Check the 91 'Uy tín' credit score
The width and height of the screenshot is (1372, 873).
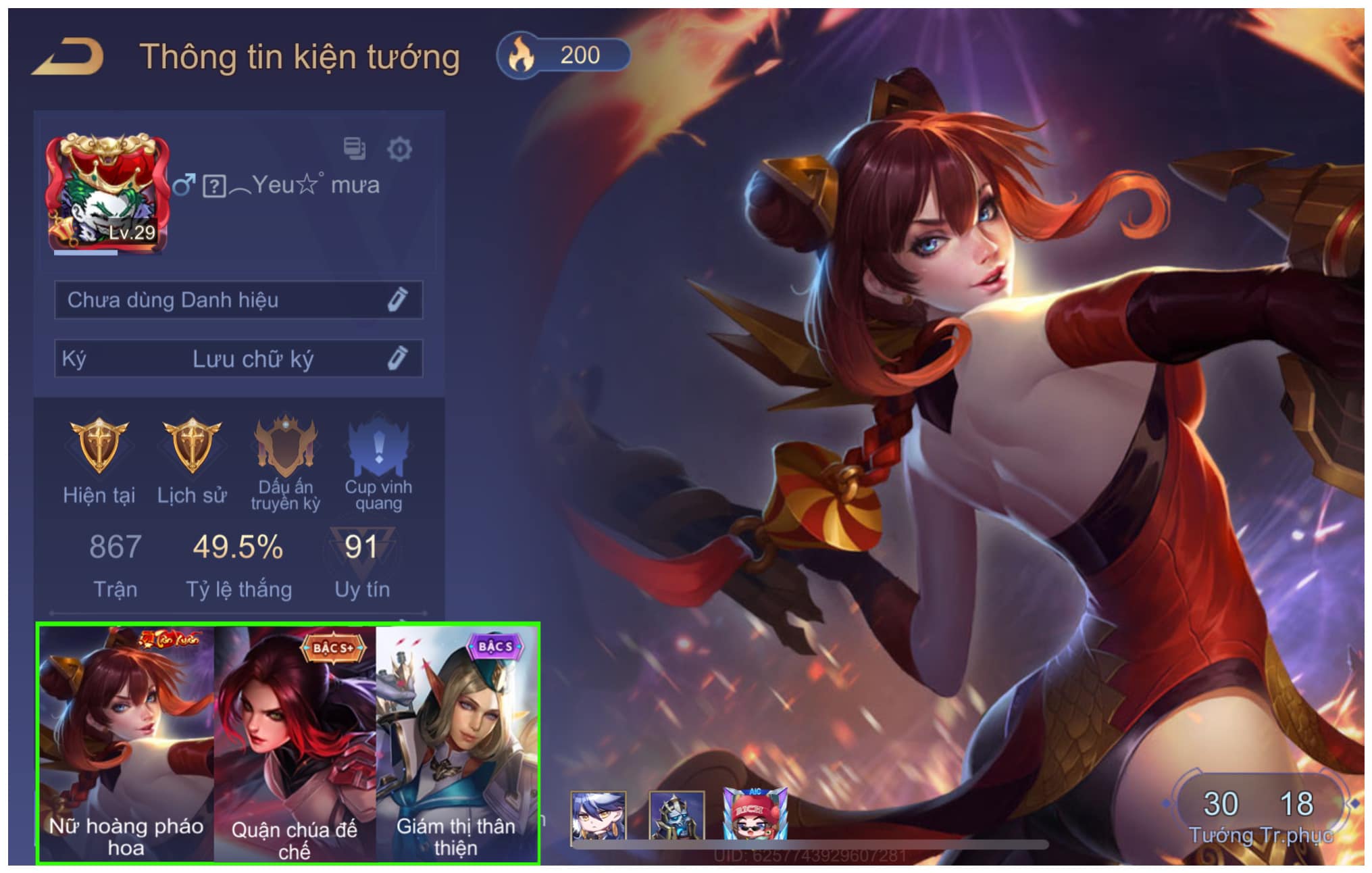[361, 562]
